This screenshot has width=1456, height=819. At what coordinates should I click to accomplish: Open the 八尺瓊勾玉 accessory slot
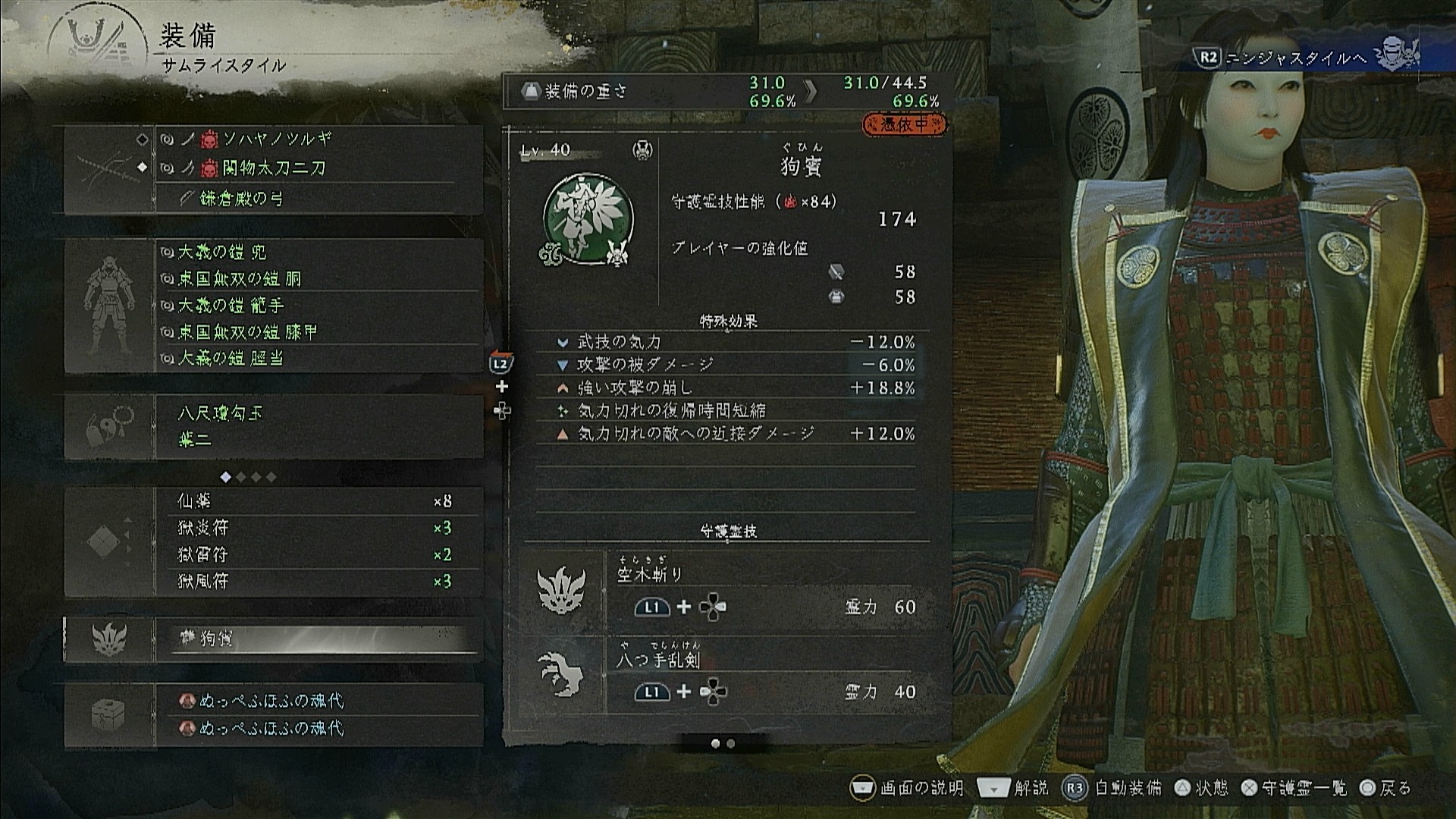(220, 413)
